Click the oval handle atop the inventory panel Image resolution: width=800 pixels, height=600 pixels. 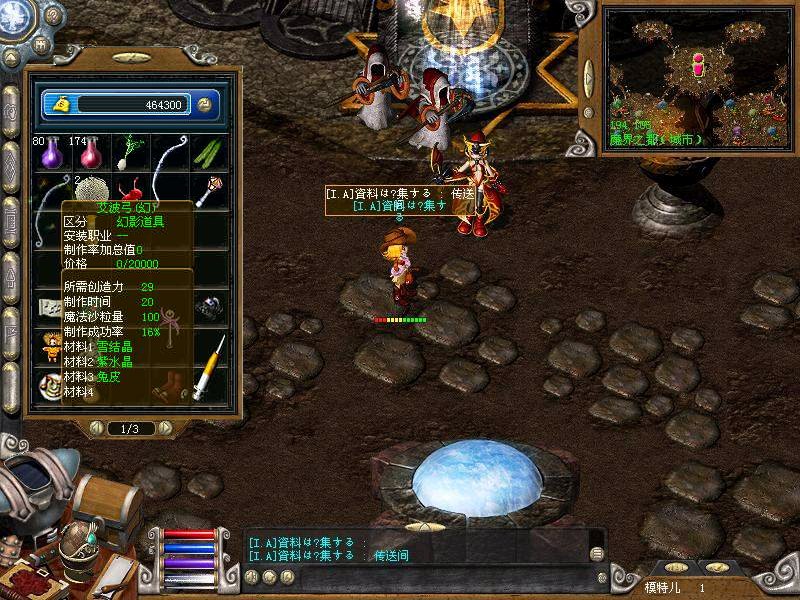[x=131, y=59]
